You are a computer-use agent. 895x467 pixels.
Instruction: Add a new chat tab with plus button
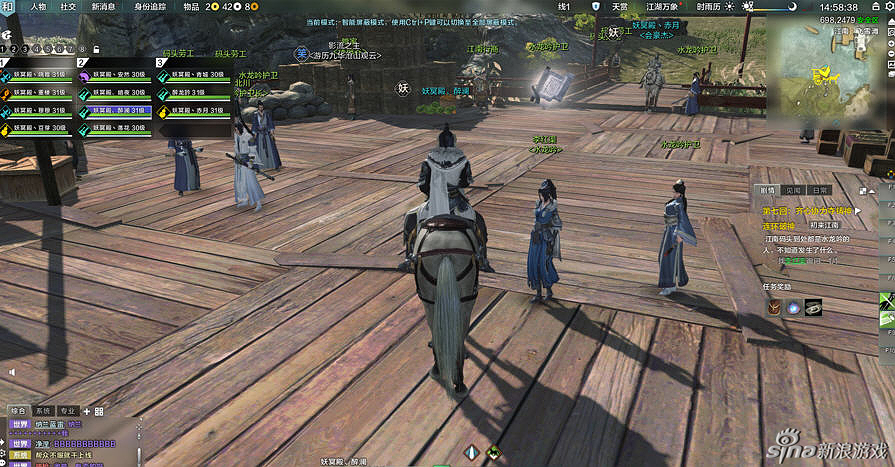(98, 411)
